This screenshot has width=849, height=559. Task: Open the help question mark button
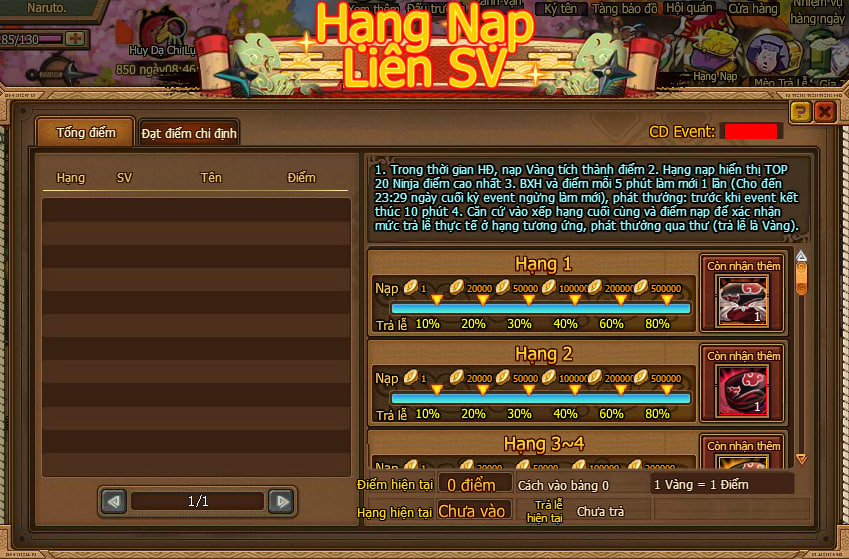point(800,112)
